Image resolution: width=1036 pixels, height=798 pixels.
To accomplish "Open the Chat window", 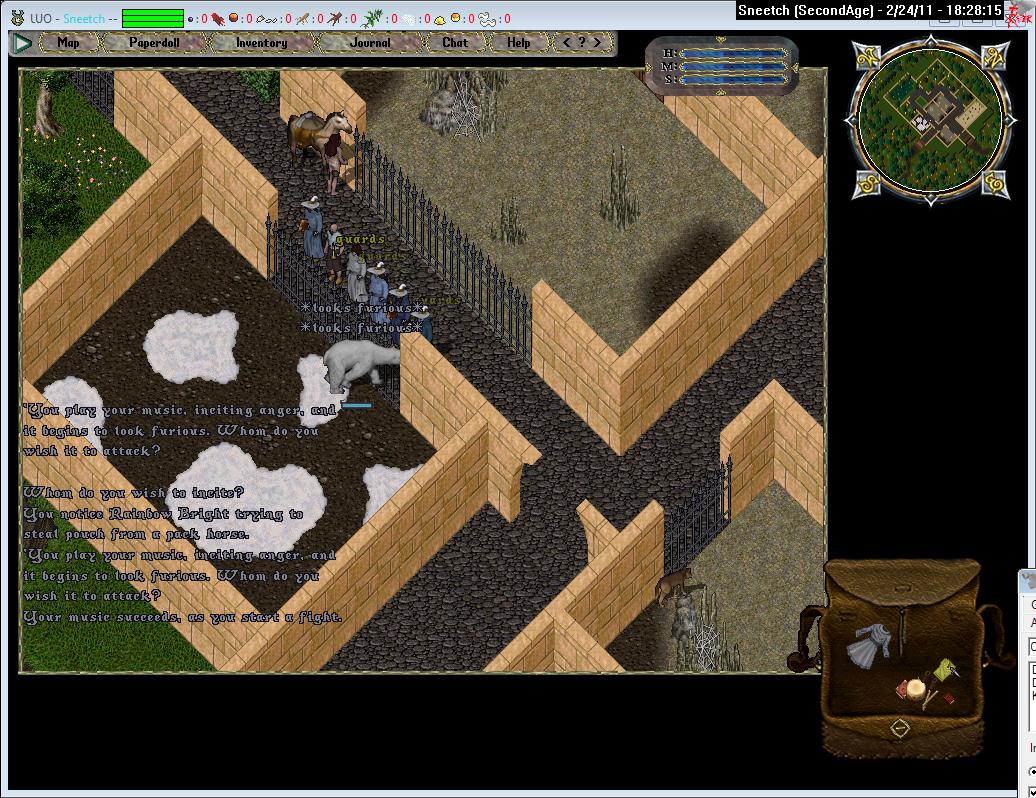I will (x=455, y=43).
